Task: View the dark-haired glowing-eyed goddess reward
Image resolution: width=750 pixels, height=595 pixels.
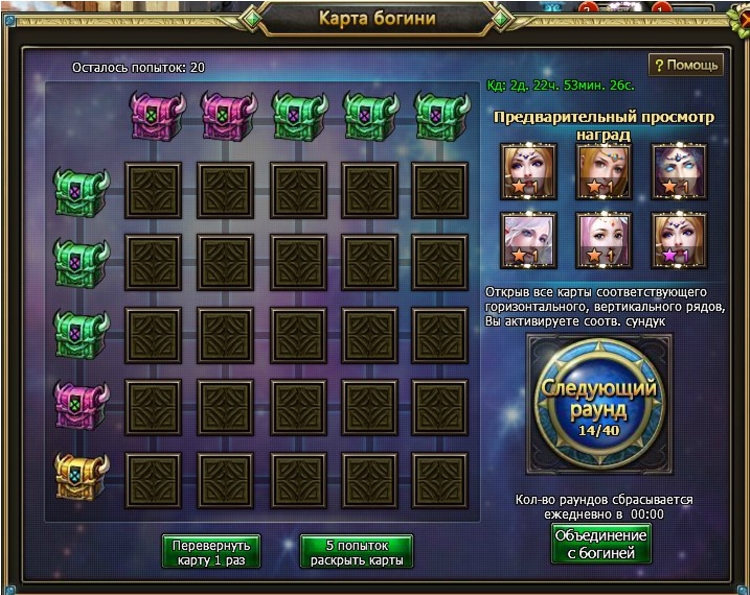Action: [679, 171]
